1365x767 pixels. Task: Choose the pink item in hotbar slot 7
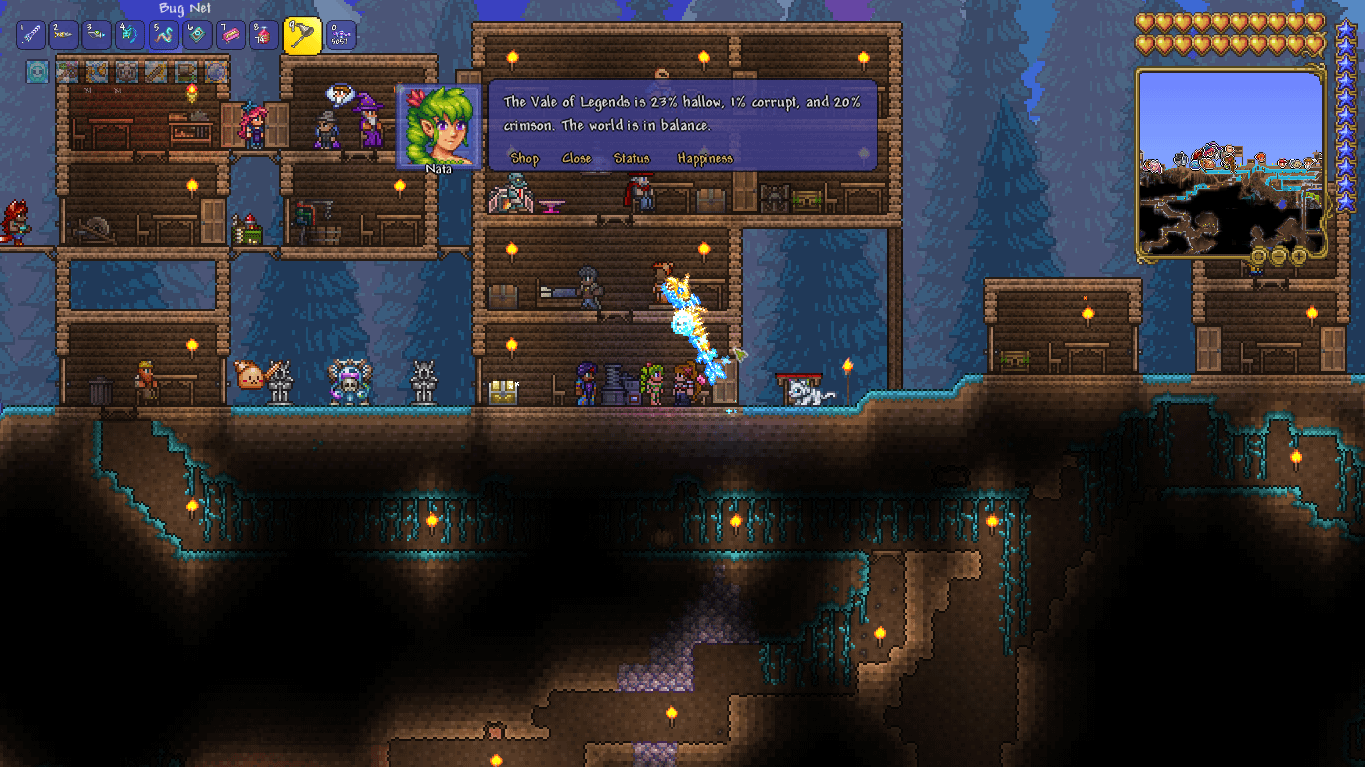231,36
